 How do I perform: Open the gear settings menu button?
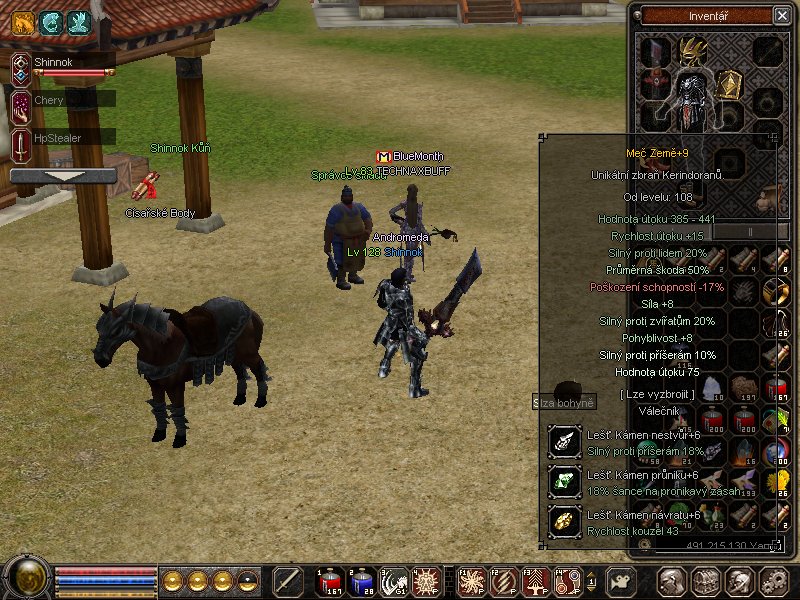774,581
